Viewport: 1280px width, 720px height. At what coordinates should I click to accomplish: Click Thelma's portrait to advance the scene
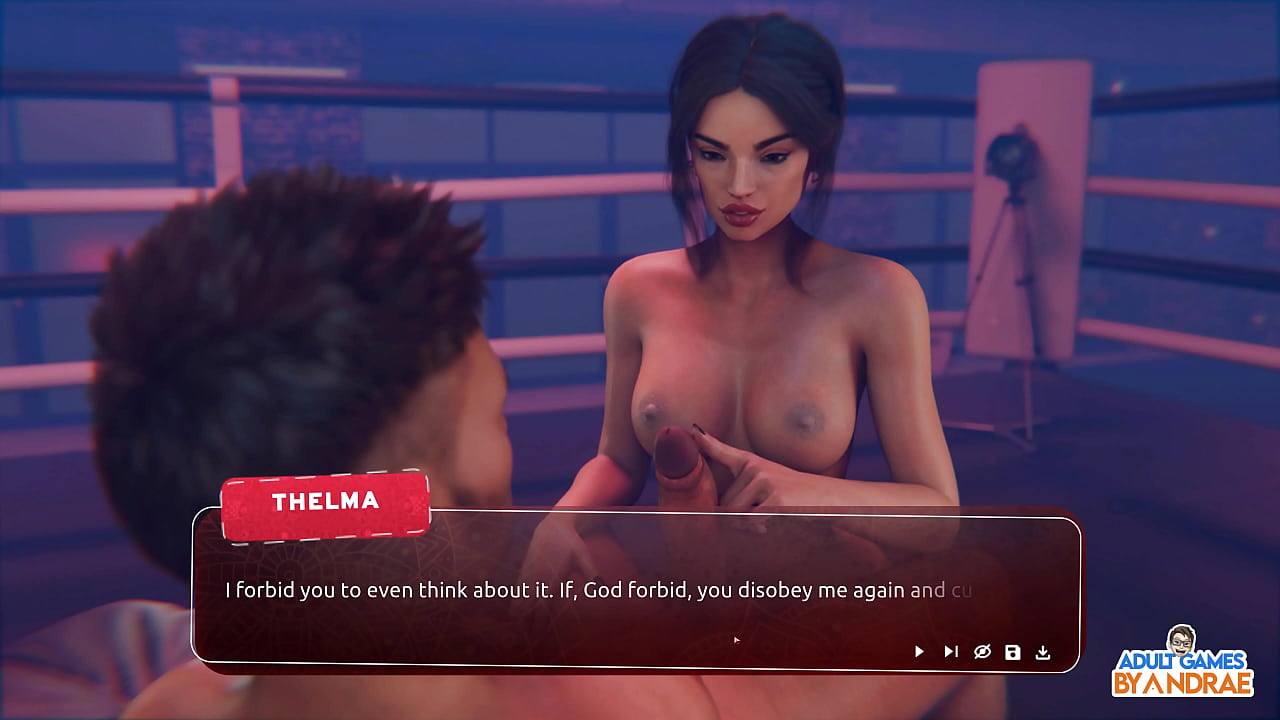tap(745, 180)
